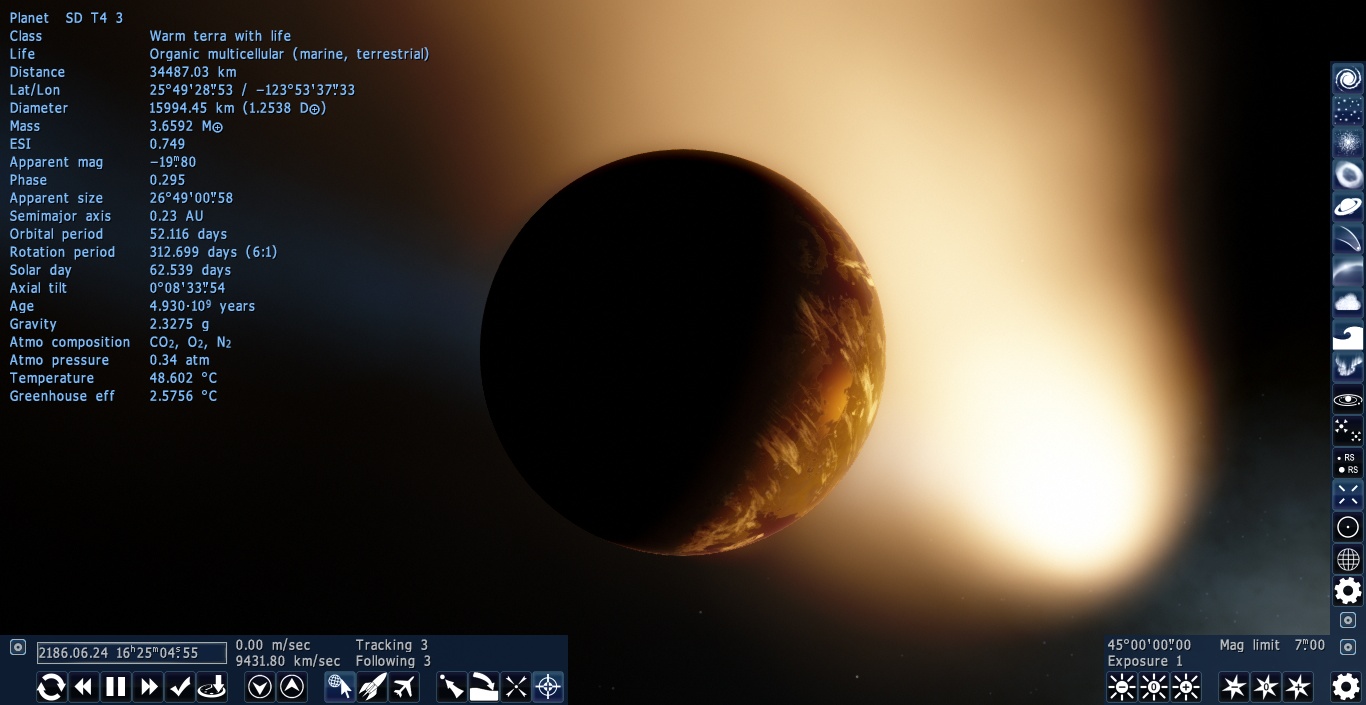Reset exposure with the sun zero button

(1154, 687)
